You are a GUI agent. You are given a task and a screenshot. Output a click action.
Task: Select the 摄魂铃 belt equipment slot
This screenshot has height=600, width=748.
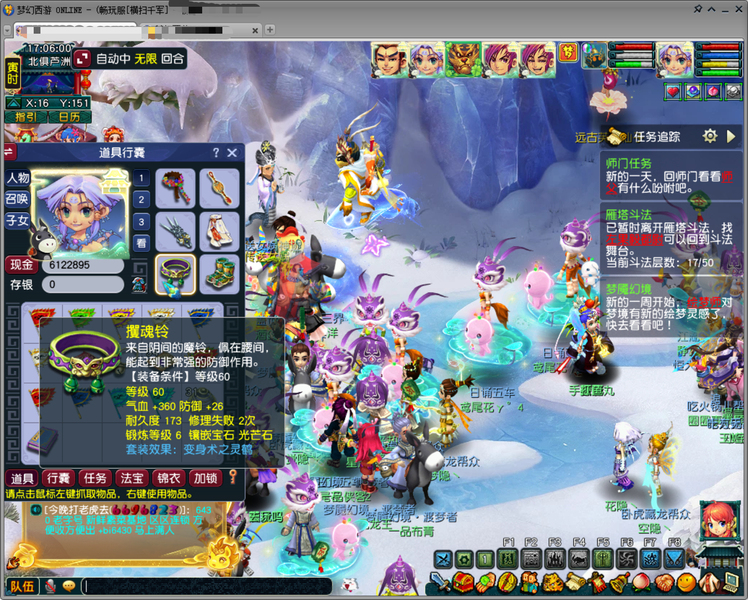[x=176, y=274]
